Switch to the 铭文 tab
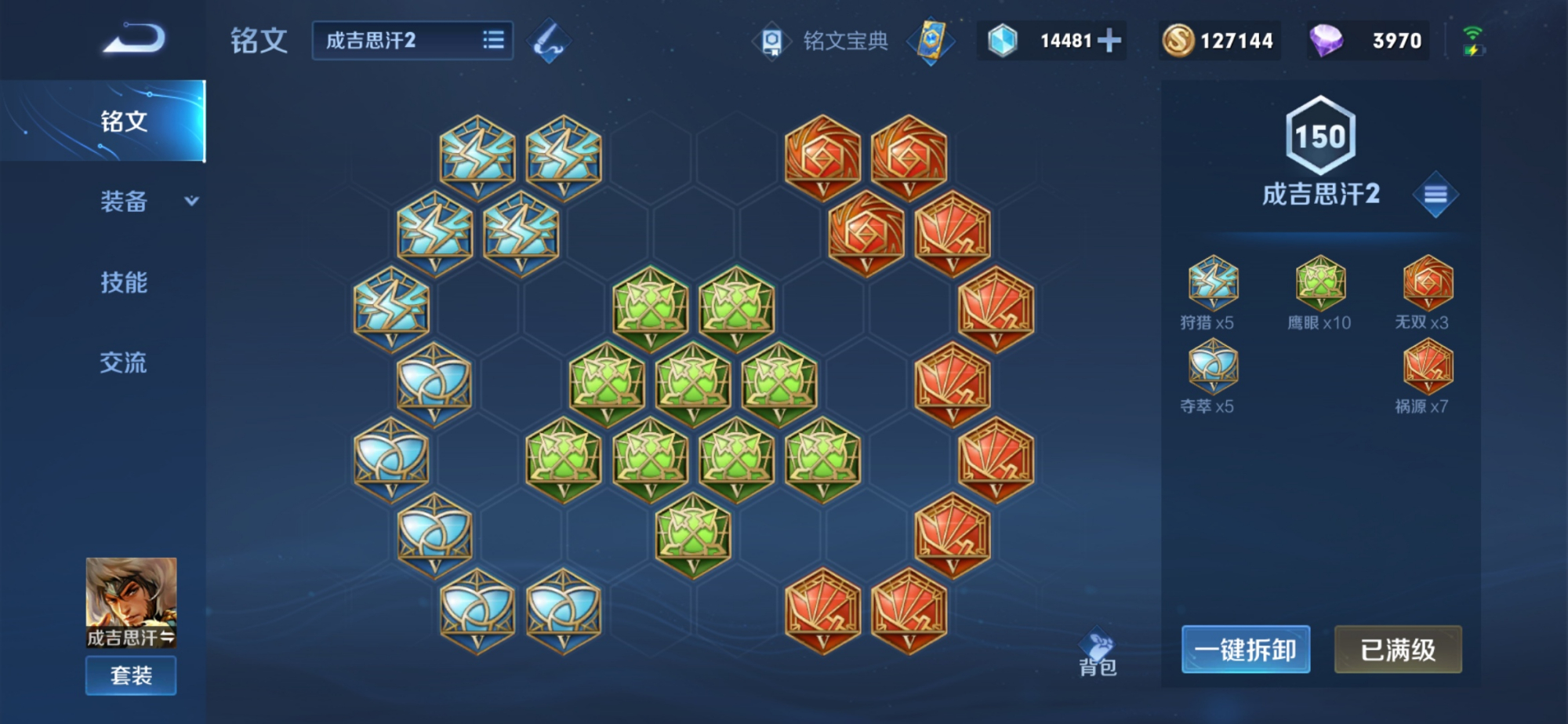Screen dimensions: 1568x724 point(124,122)
